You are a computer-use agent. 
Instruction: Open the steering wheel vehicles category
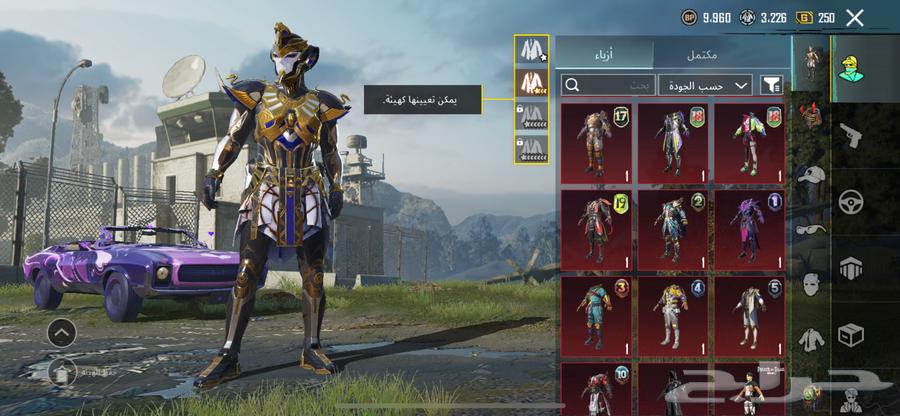852,200
